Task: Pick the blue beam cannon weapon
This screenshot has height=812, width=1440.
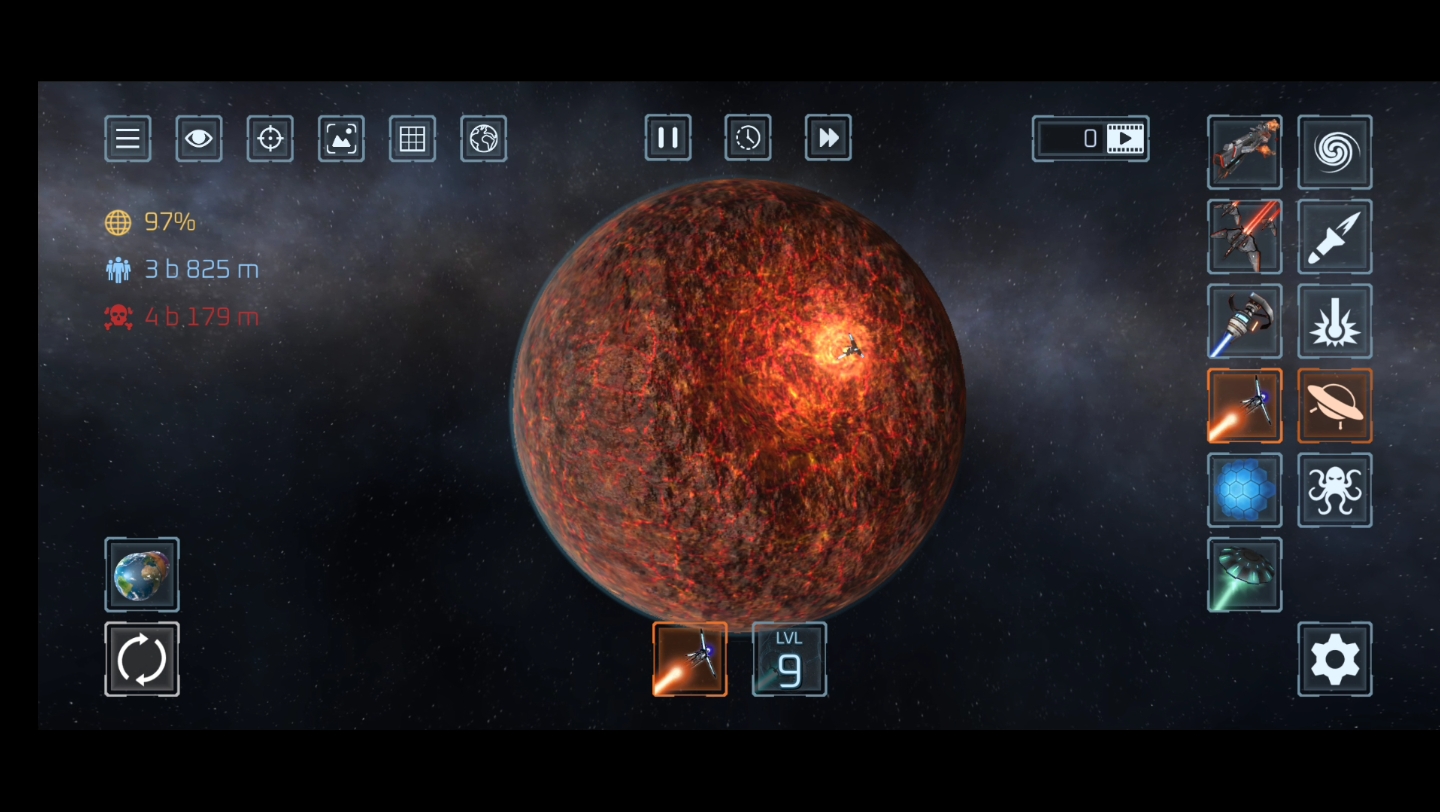Action: tap(1245, 321)
